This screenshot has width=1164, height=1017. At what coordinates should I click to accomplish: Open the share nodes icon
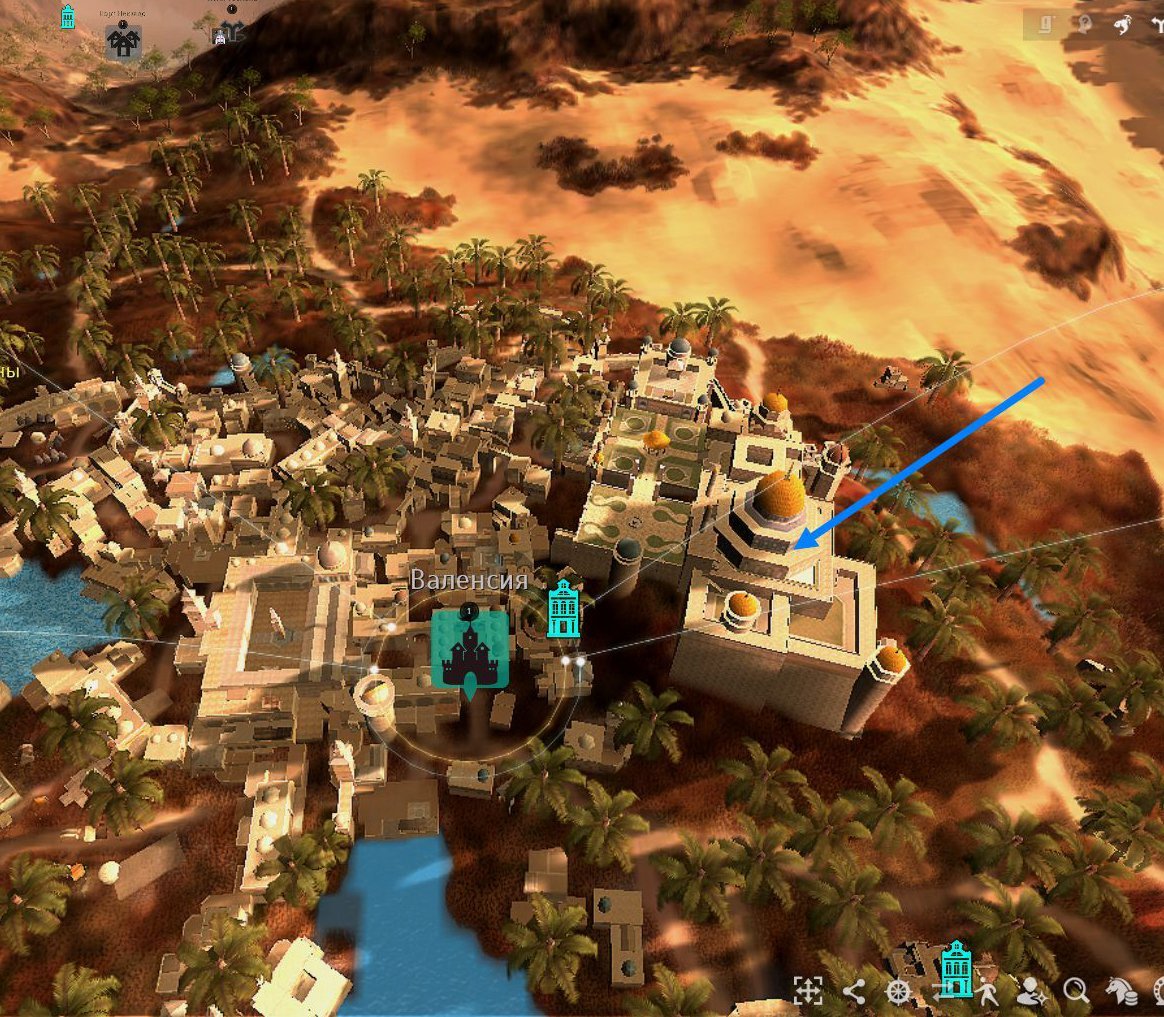(x=853, y=991)
